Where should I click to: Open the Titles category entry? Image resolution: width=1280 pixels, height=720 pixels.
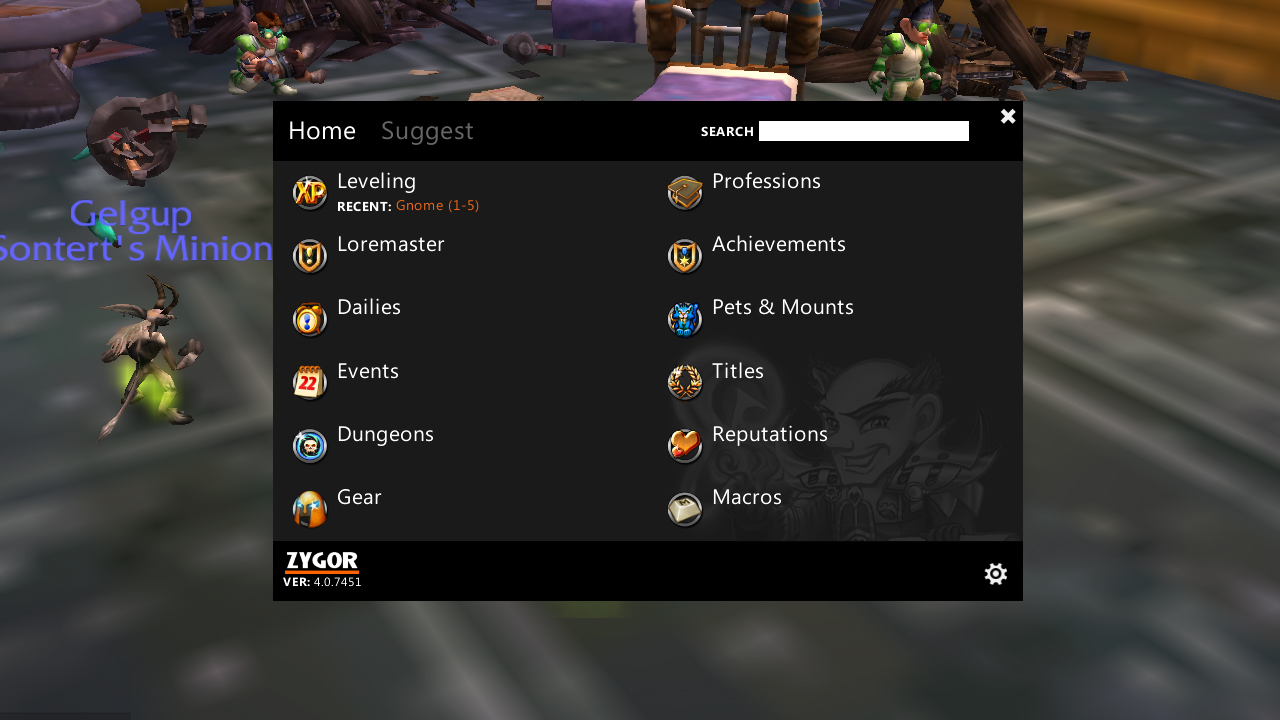pos(737,370)
